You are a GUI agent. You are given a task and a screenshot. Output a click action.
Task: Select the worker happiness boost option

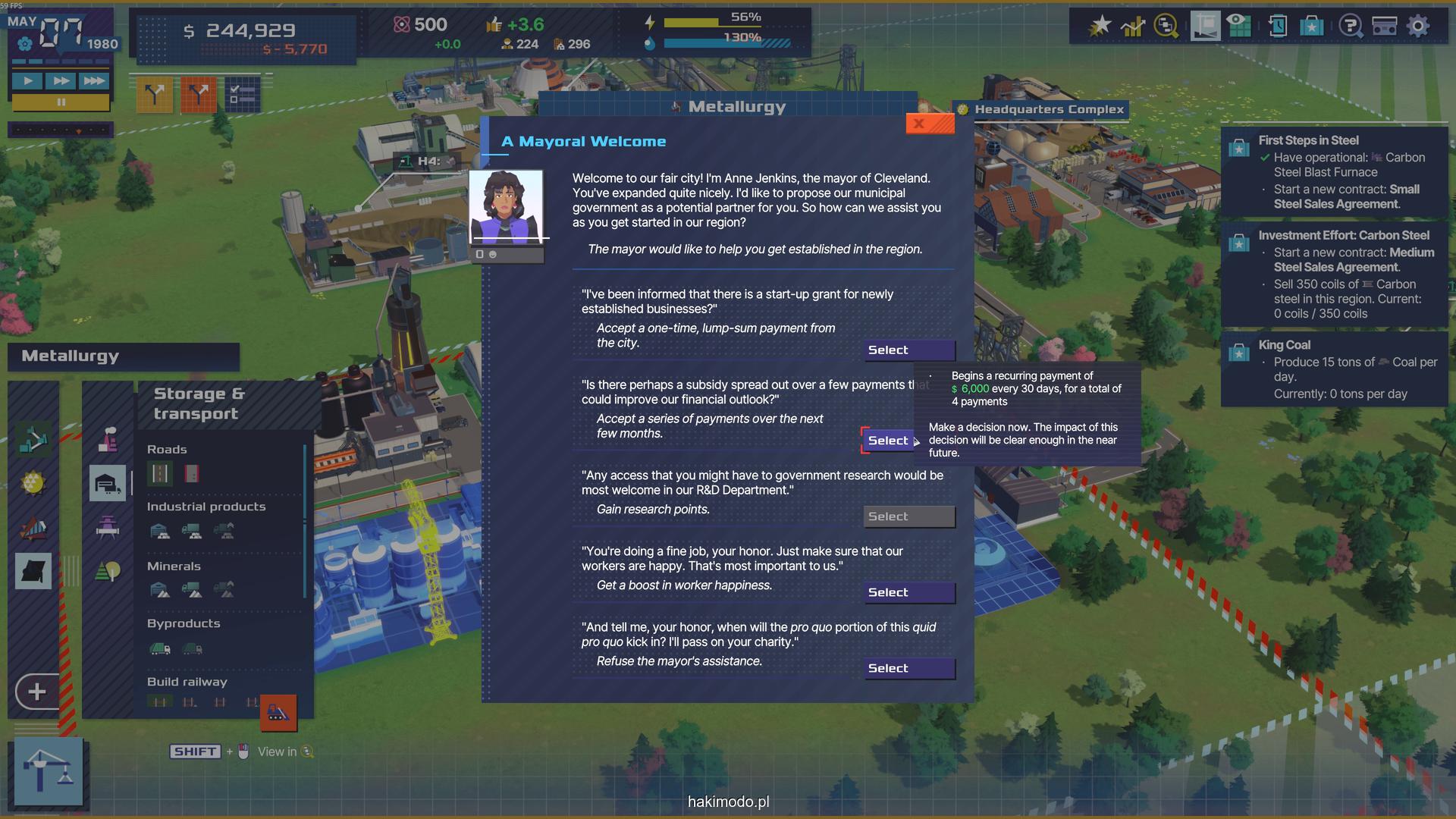click(x=909, y=593)
